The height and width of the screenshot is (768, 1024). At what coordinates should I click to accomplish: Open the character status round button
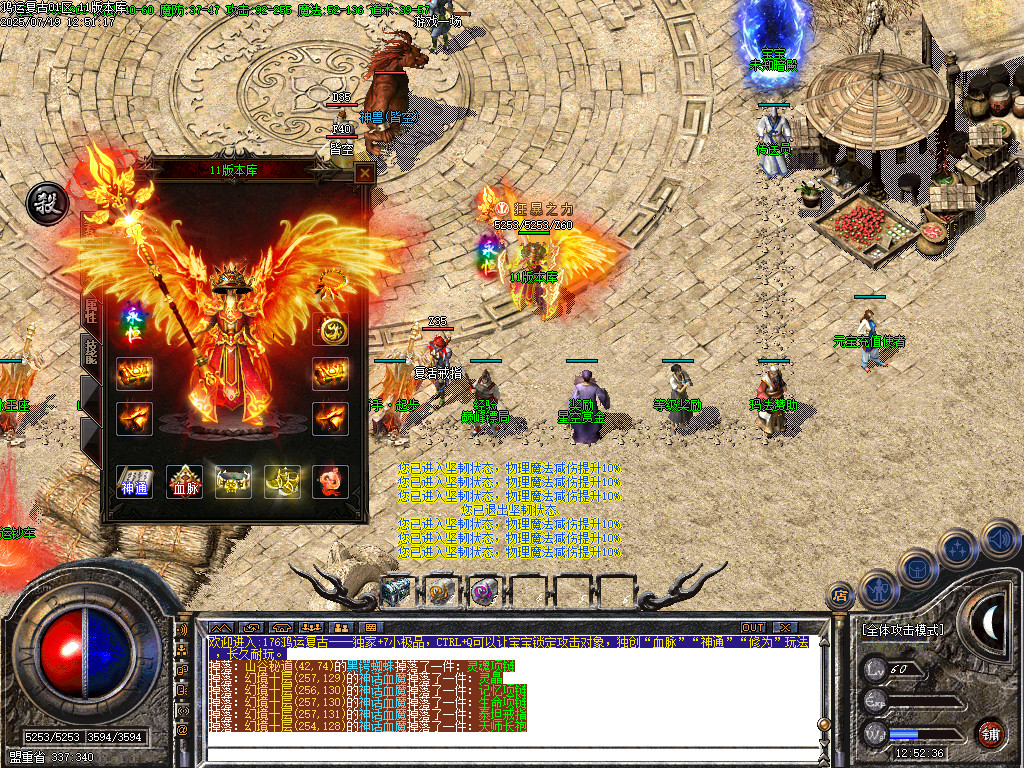(x=877, y=588)
